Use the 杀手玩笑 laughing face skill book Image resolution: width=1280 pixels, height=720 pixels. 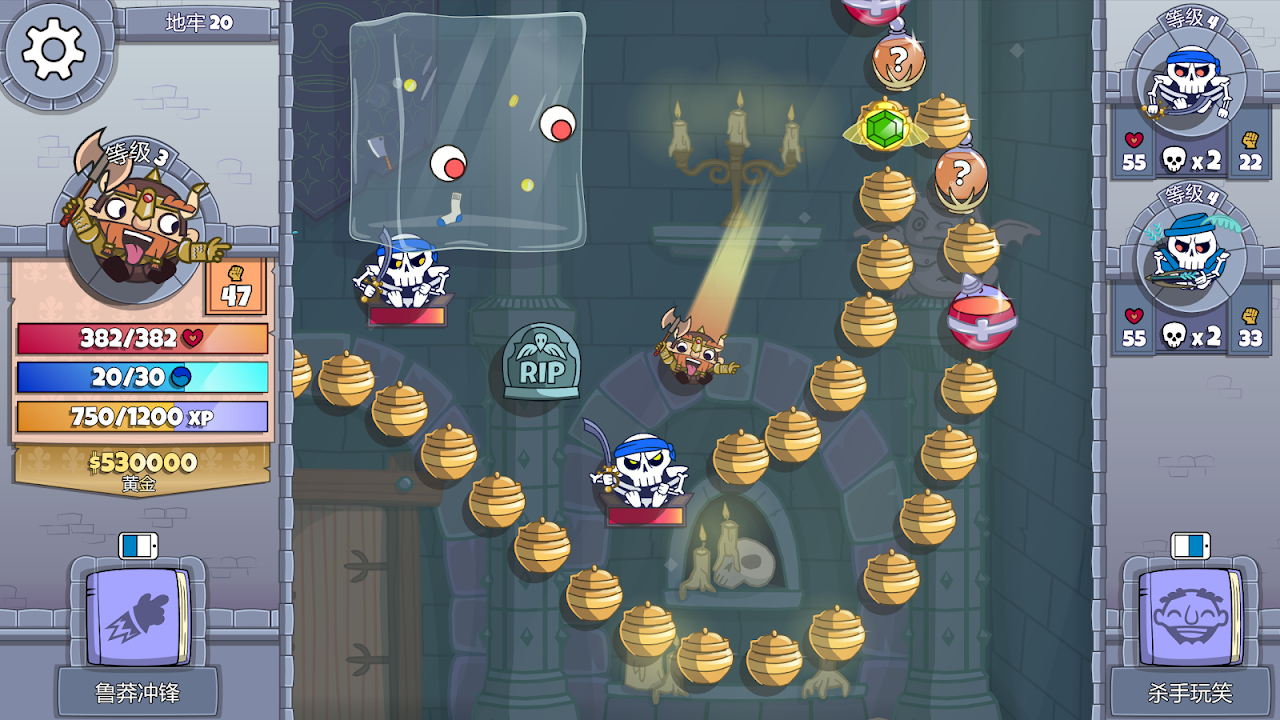(1189, 616)
